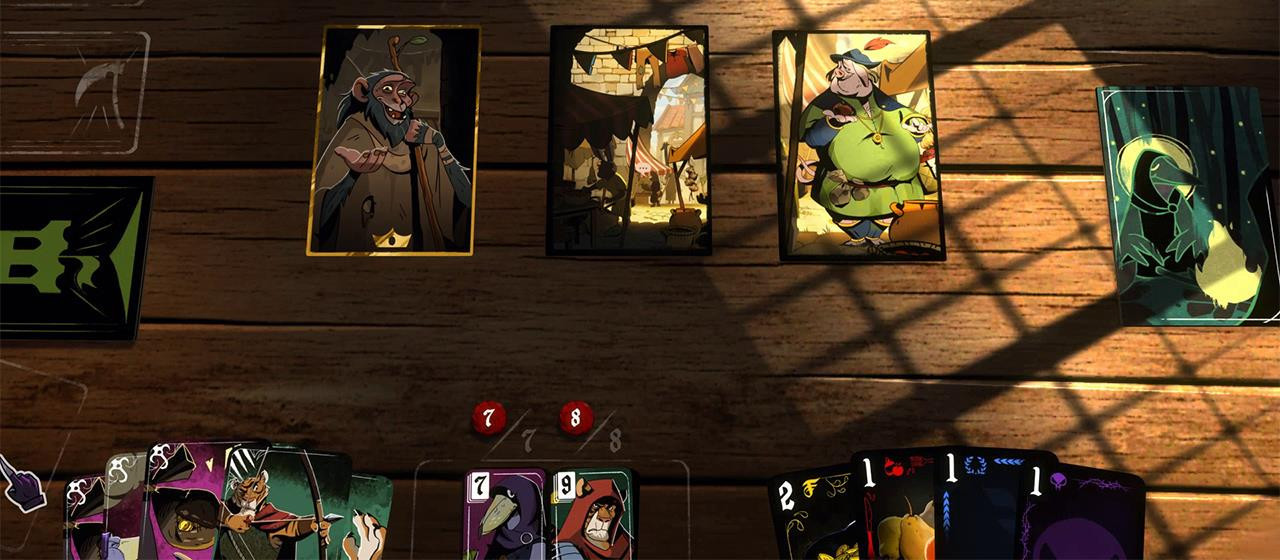Pick the fat merchant in green card

tap(859, 145)
